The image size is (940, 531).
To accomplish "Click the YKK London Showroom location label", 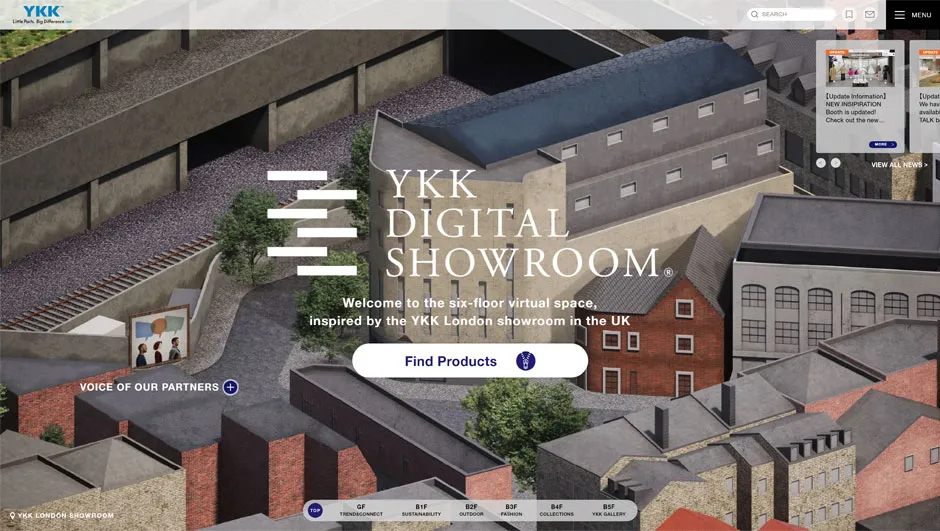I will [x=62, y=516].
